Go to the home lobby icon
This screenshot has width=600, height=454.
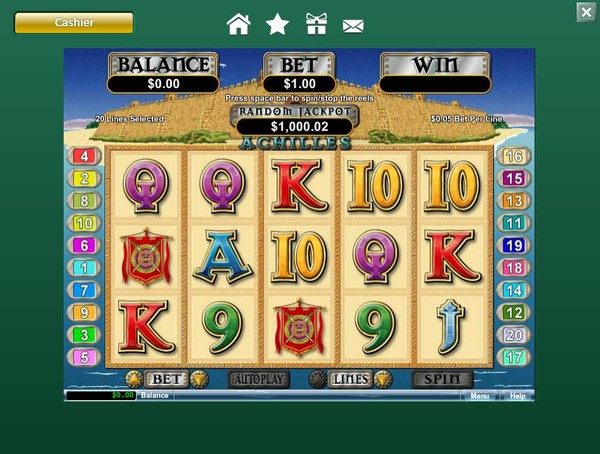(x=238, y=24)
